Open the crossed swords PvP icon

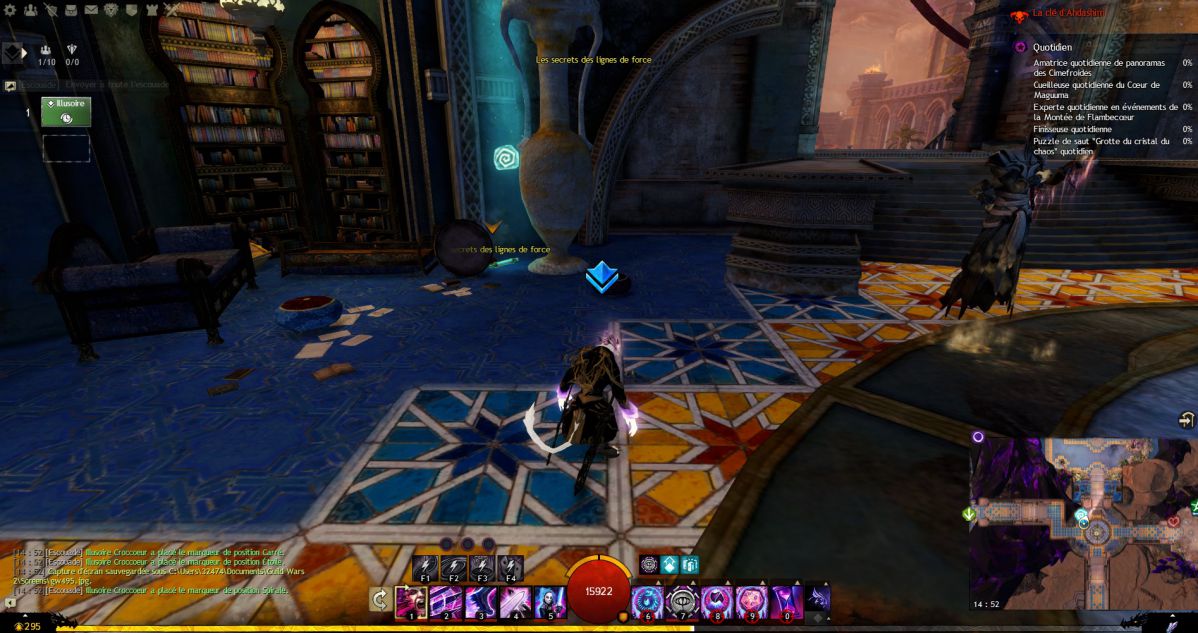(x=171, y=10)
